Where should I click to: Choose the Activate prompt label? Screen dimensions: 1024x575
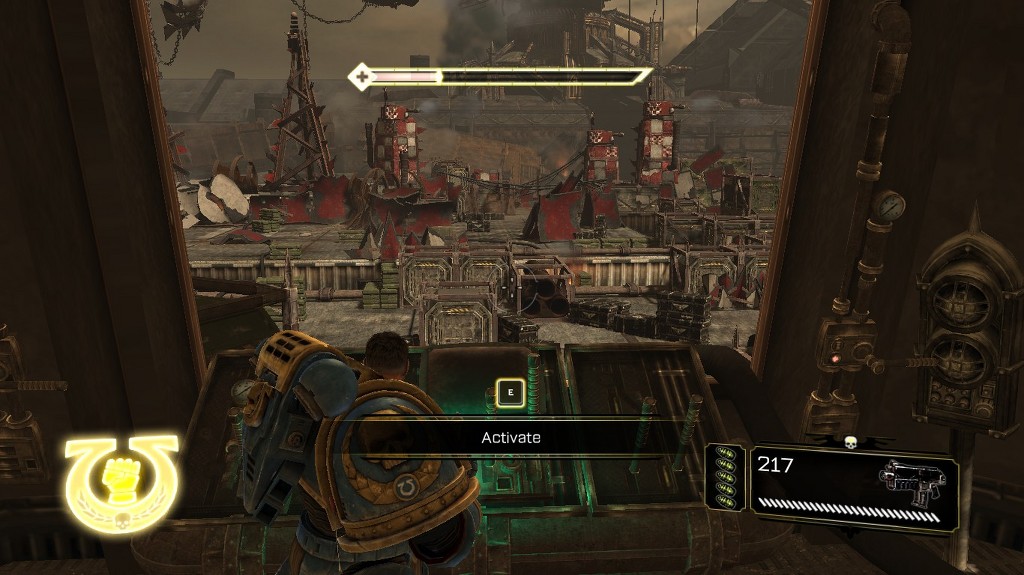(511, 438)
